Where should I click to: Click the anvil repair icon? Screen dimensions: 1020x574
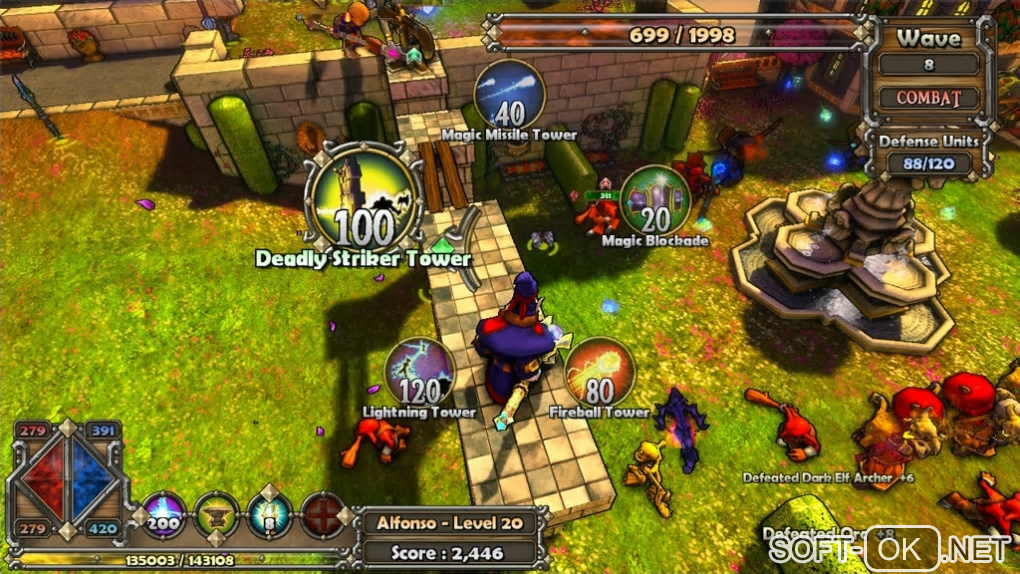[x=216, y=514]
